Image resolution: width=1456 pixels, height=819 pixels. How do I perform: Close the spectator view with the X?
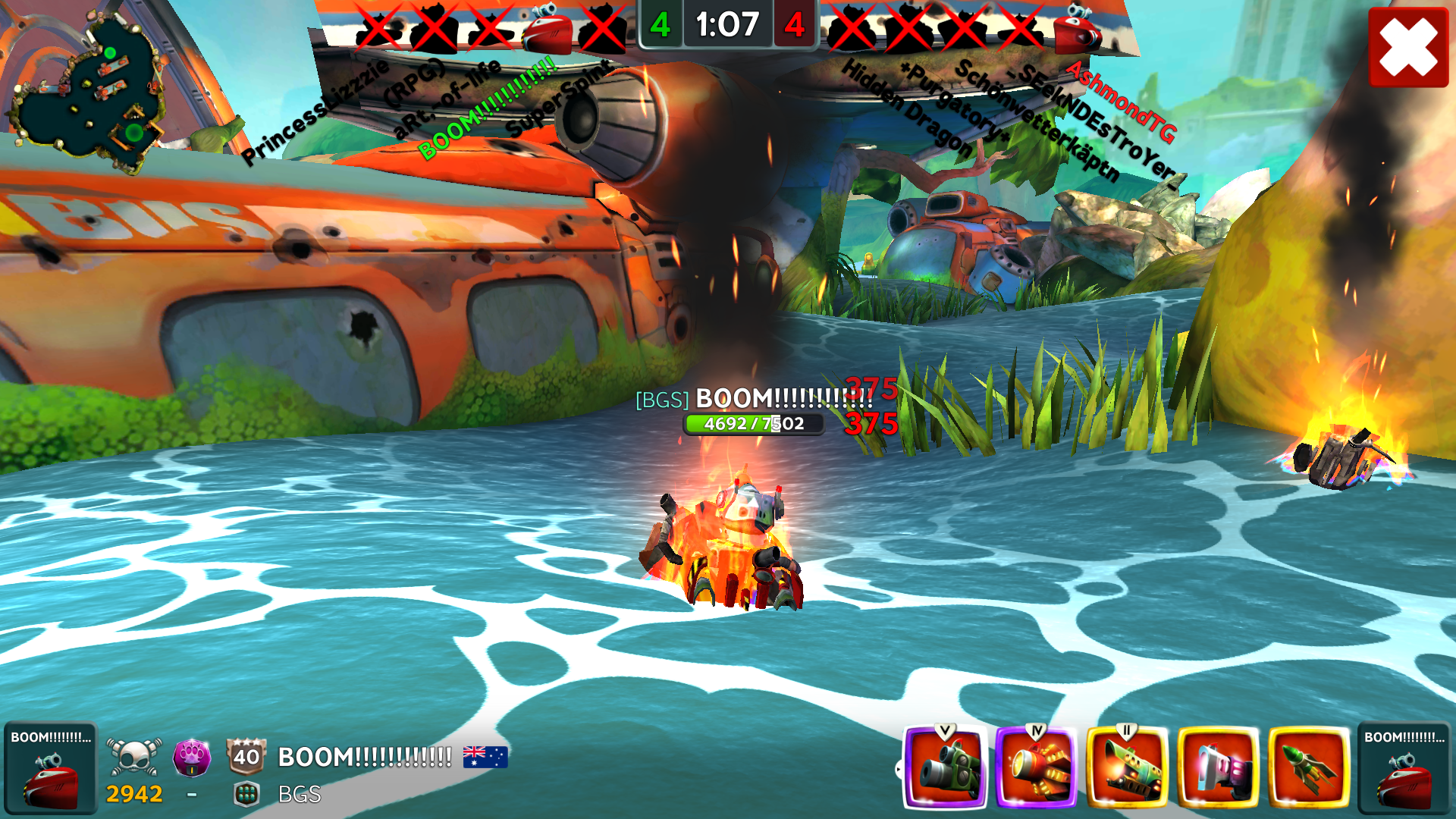point(1408,47)
